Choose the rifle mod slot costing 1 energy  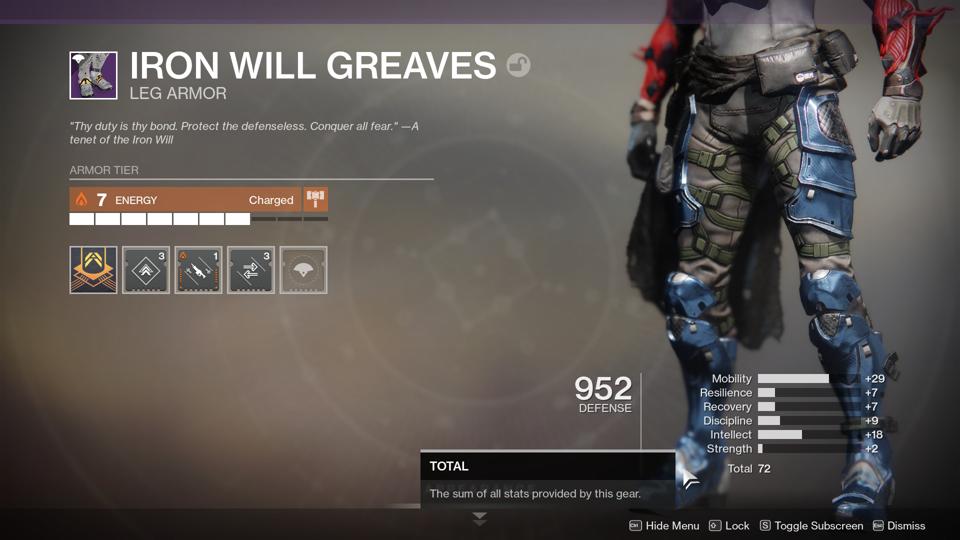click(x=198, y=270)
